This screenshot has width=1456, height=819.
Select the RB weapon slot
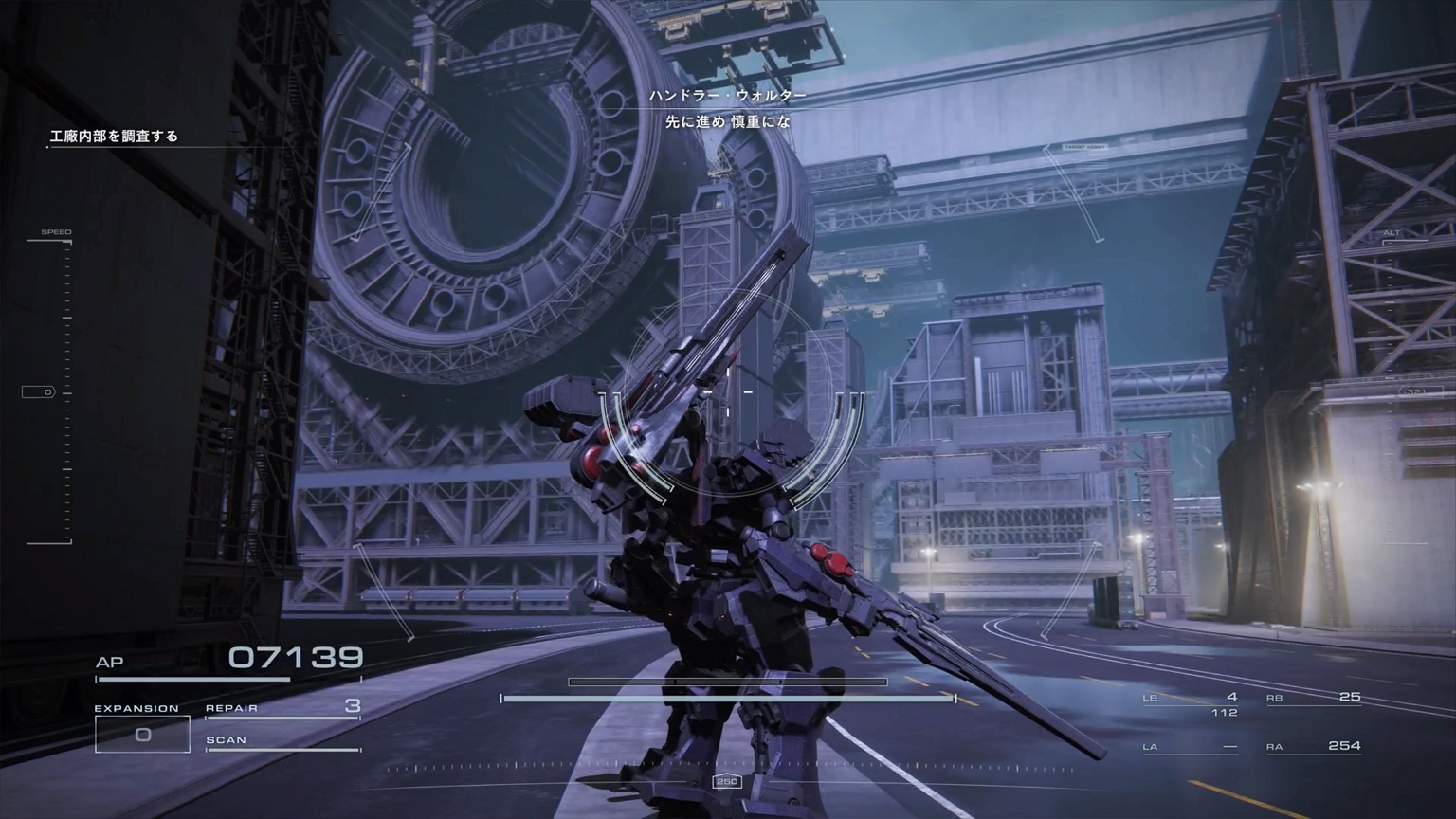[x=1314, y=699]
